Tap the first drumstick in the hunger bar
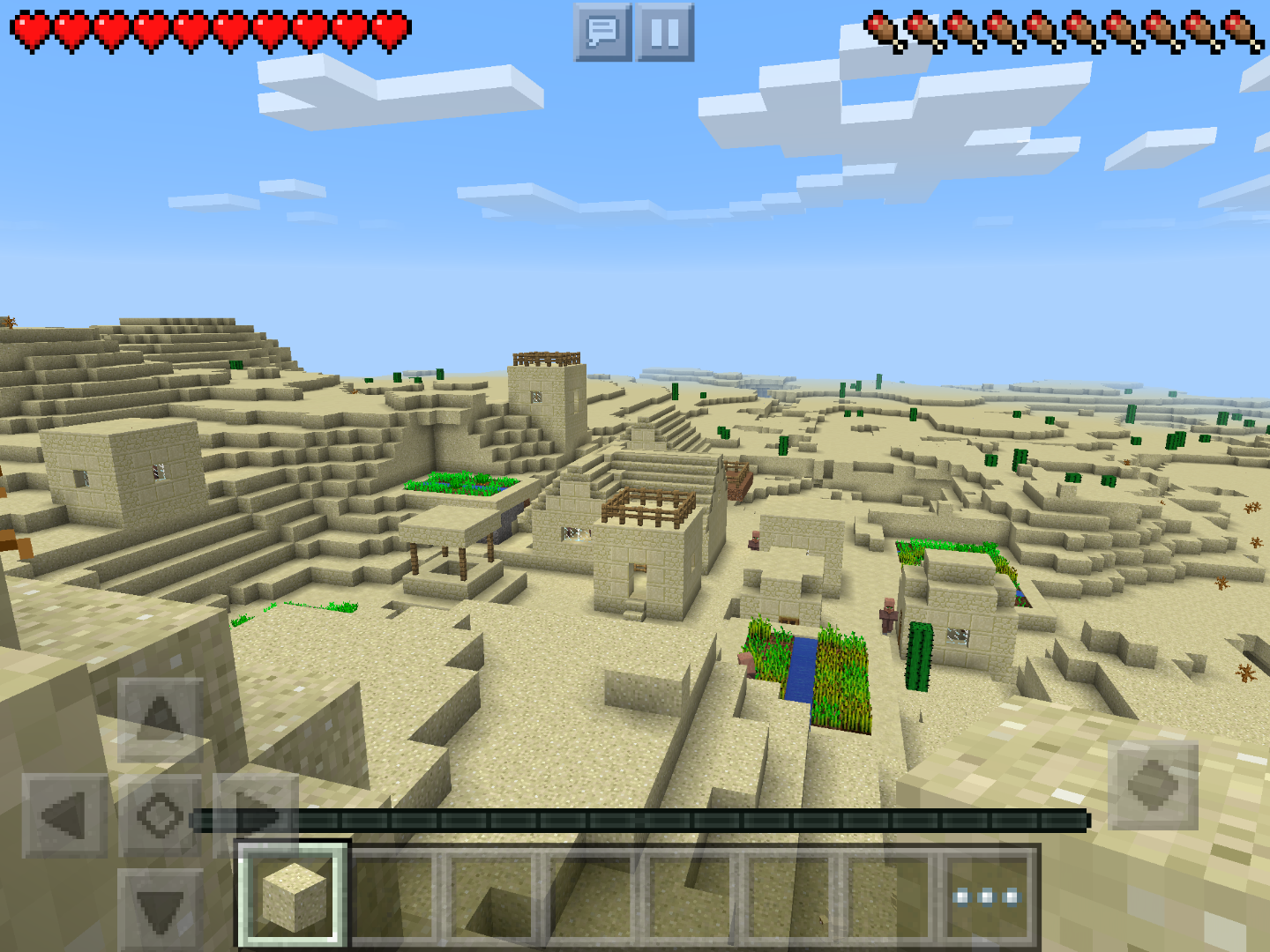Image resolution: width=1270 pixels, height=952 pixels. click(x=882, y=28)
